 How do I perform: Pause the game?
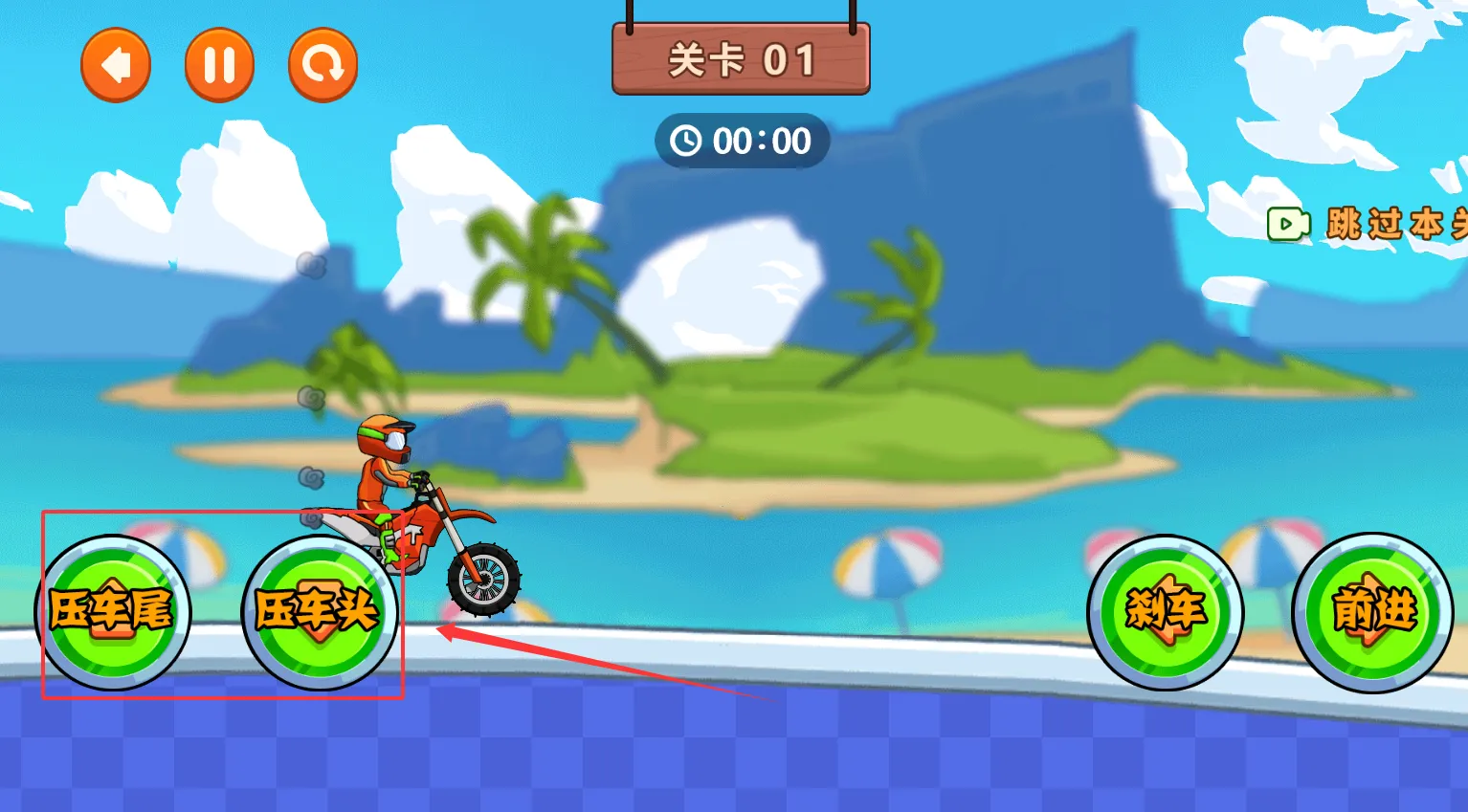tap(219, 65)
